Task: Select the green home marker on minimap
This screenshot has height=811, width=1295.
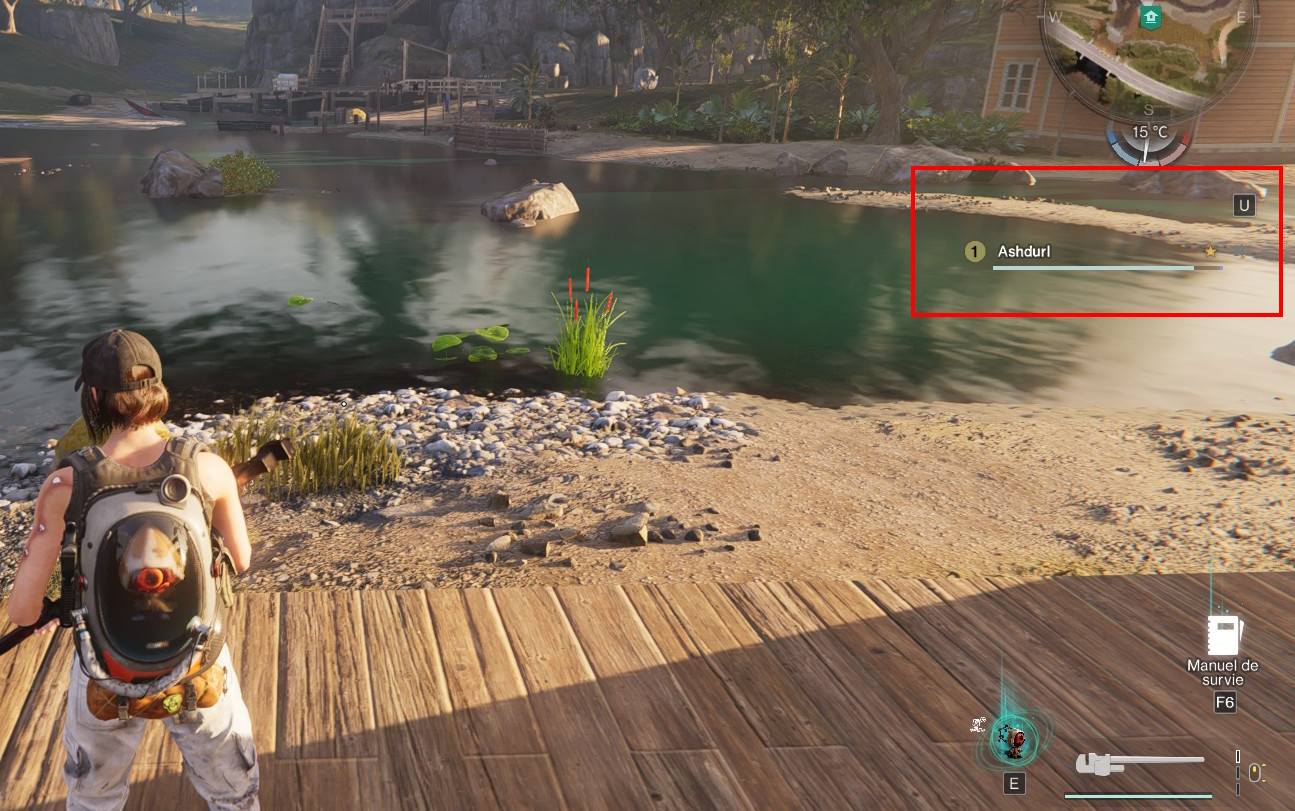Action: [x=1149, y=16]
